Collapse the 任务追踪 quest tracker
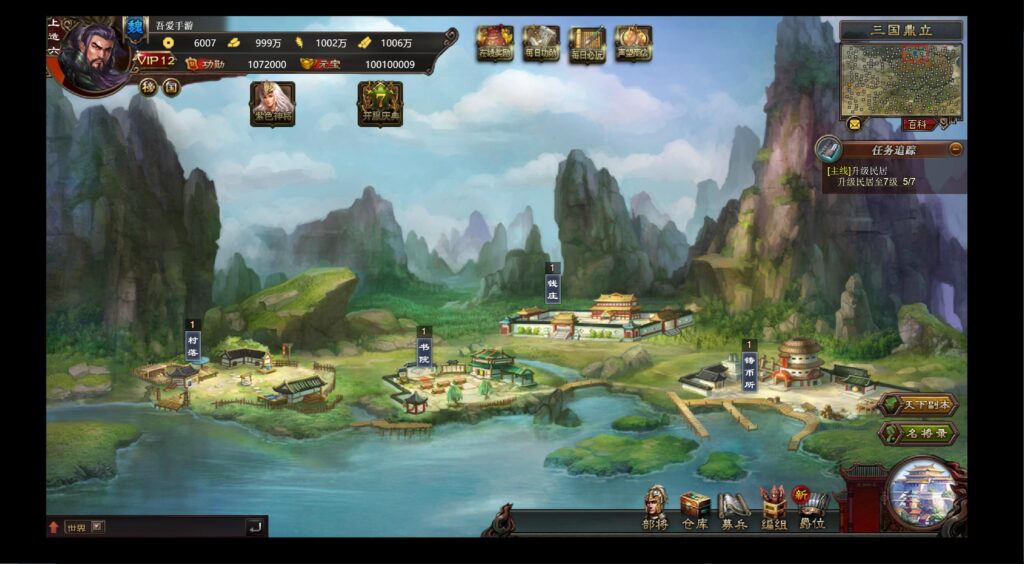Screen dimensions: 1024x564 (x=956, y=149)
